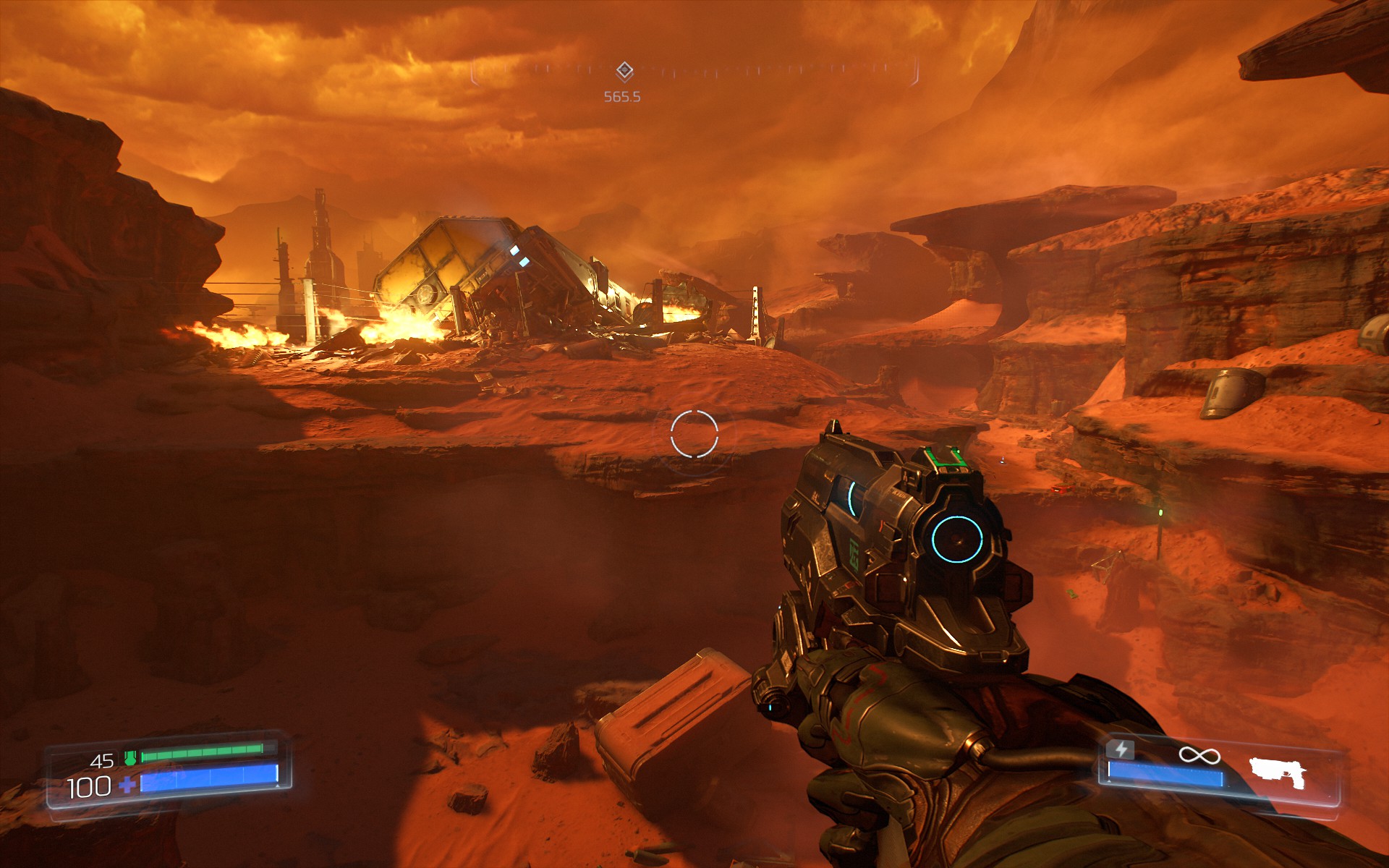
Task: Click the blue health cross icon
Action: [127, 786]
